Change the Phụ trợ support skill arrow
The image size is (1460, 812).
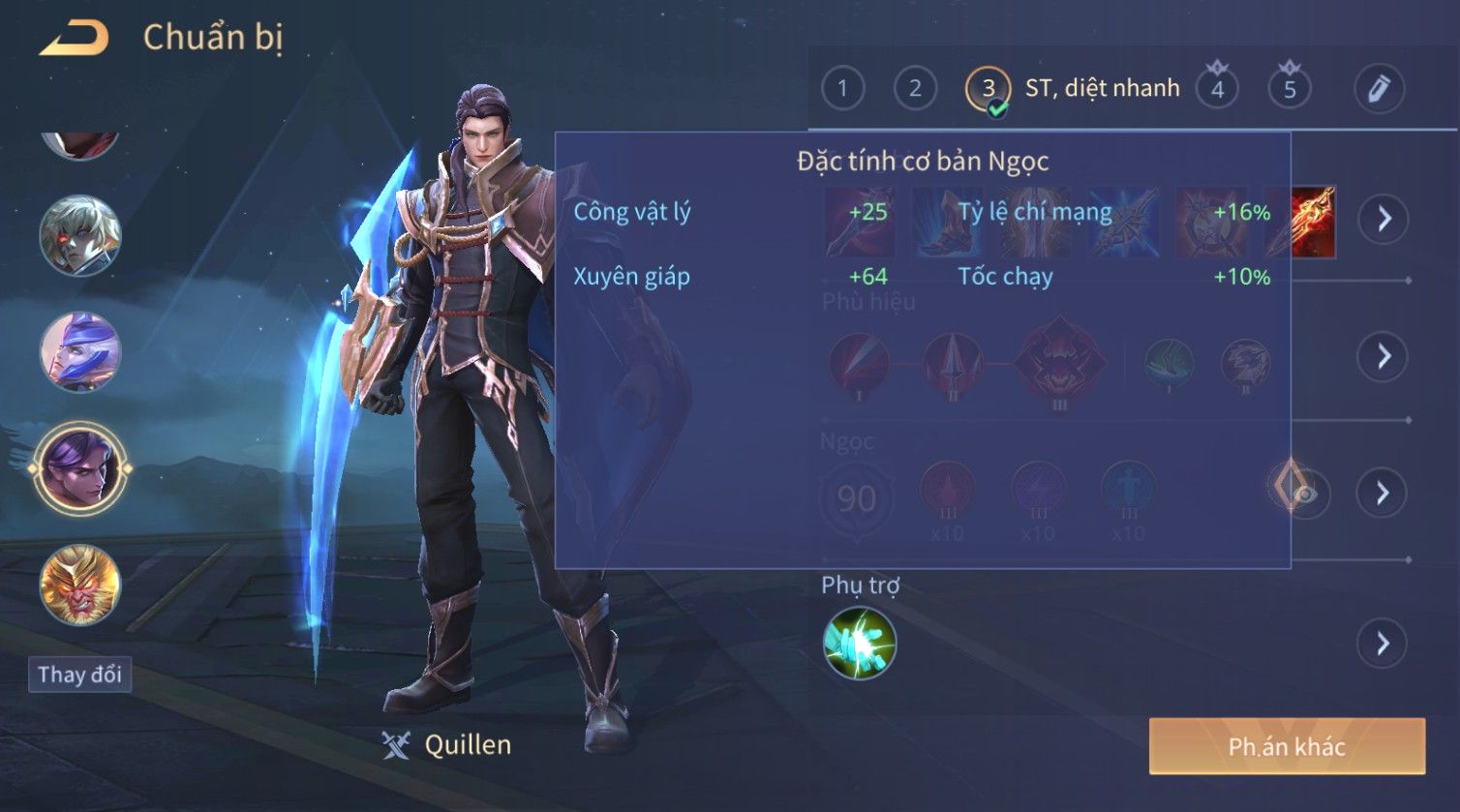(x=1383, y=644)
